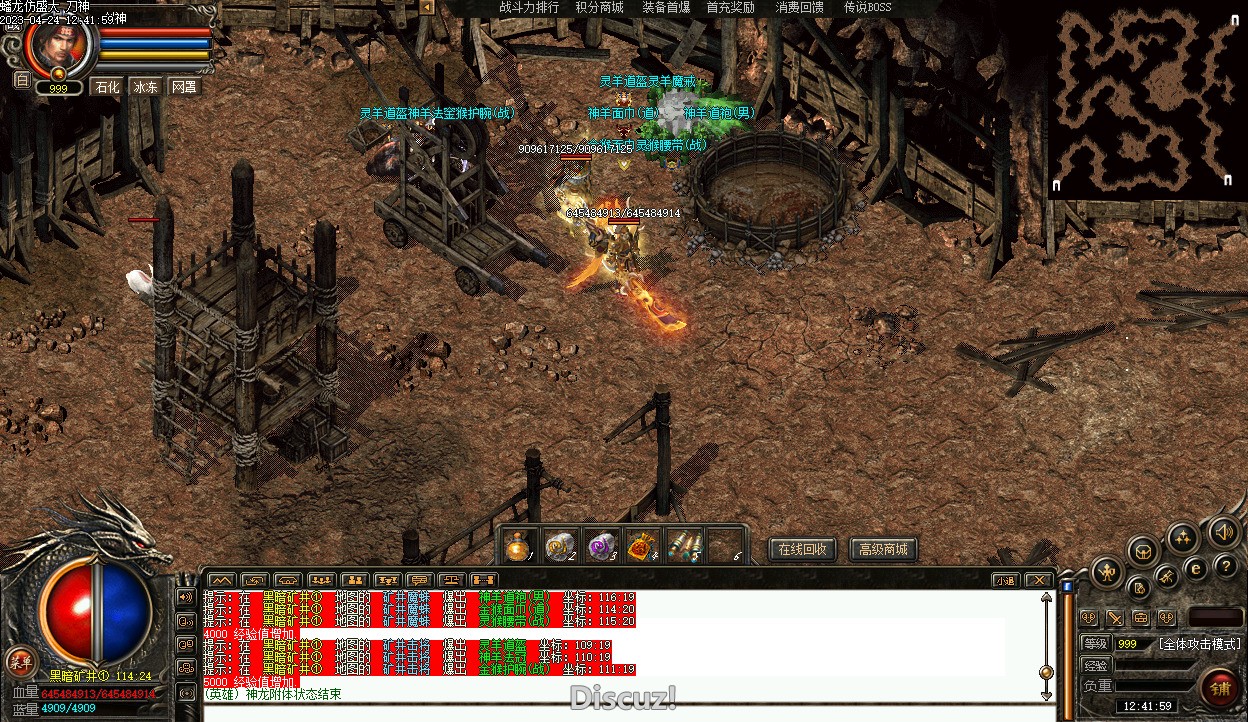1248x722 pixels.
Task: Use the red pouch in hotbar slot 4
Action: point(639,546)
